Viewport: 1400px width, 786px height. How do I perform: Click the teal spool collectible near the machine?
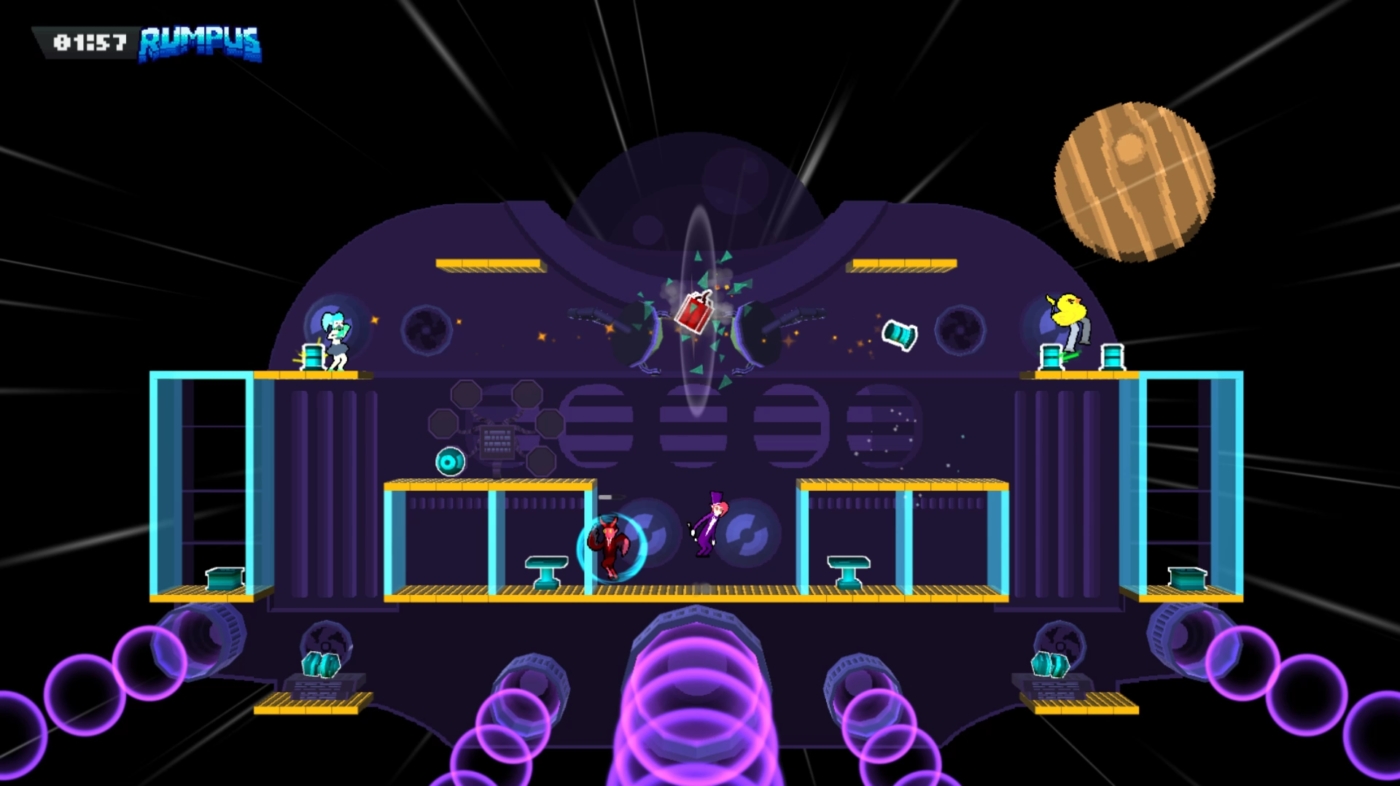pyautogui.click(x=451, y=460)
